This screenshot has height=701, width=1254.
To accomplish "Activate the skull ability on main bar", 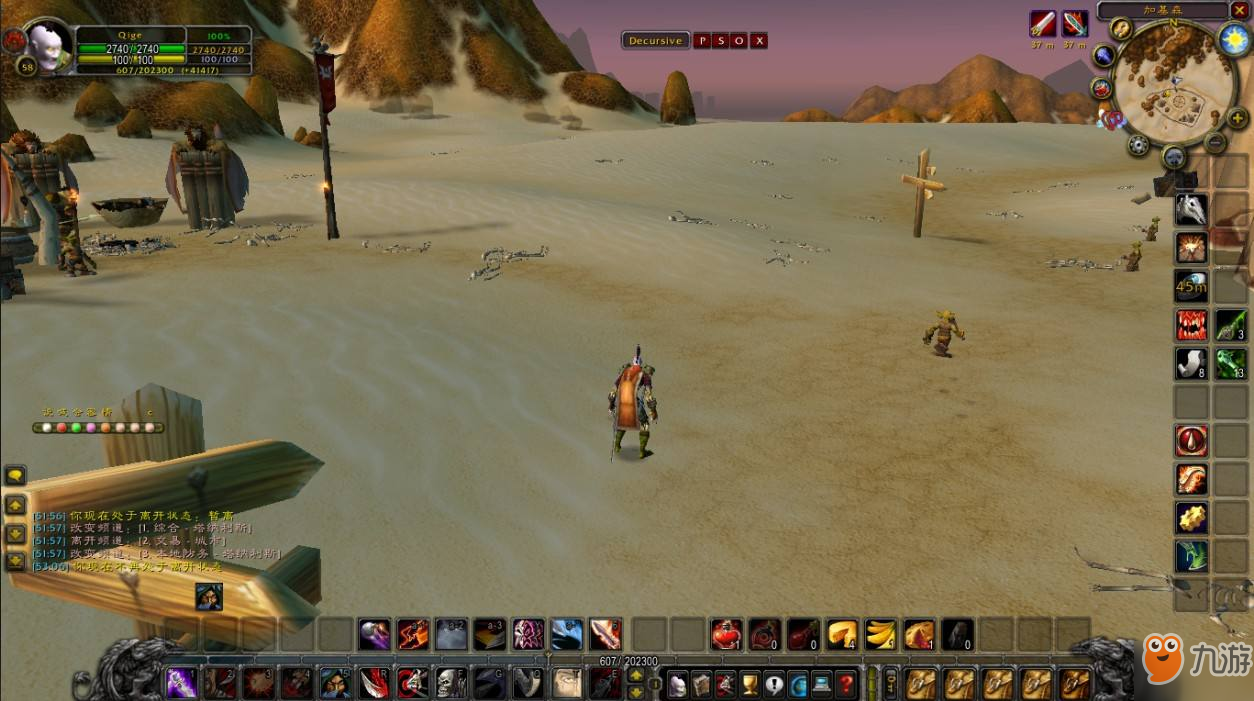I will point(451,683).
